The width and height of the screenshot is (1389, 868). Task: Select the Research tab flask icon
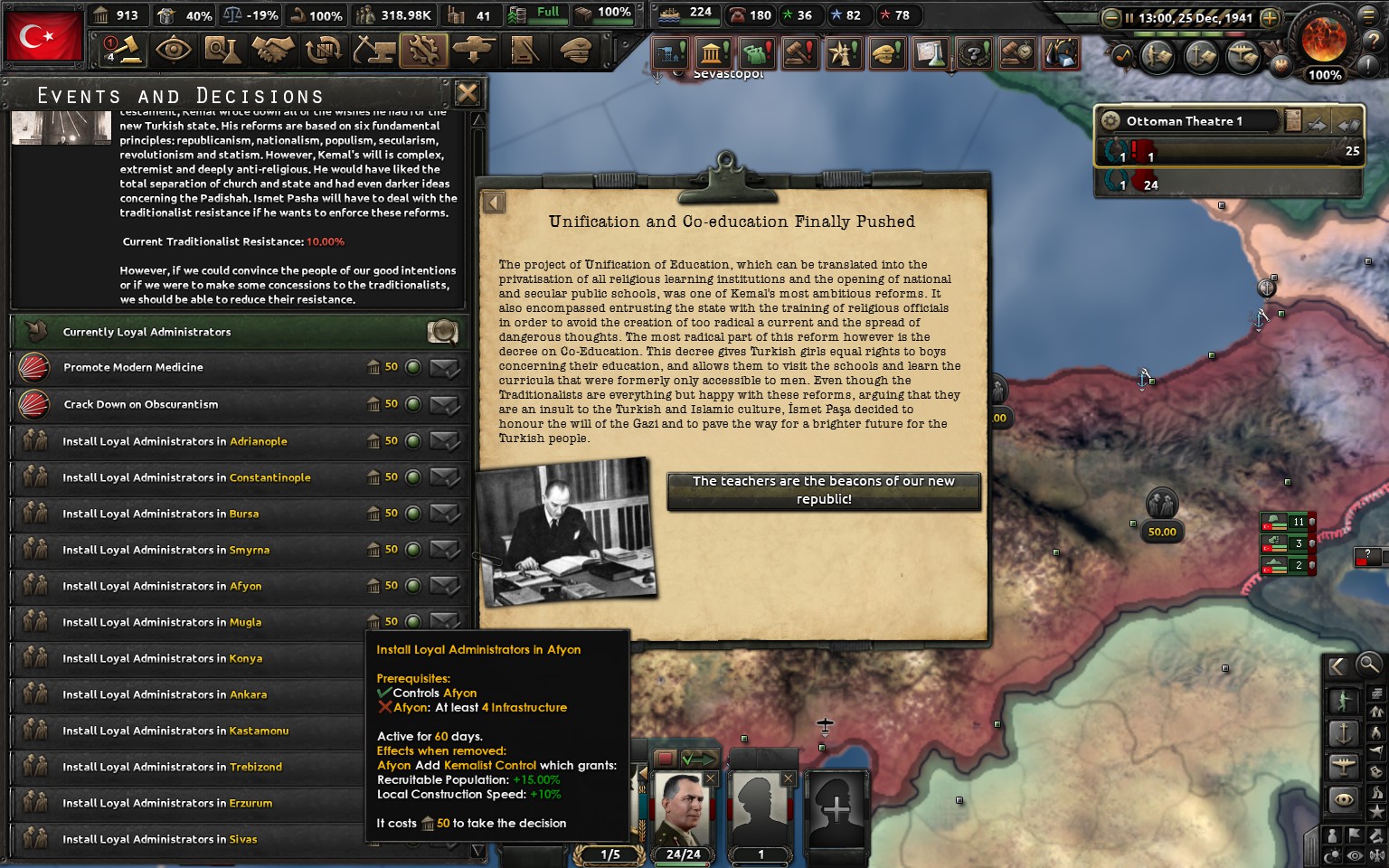tap(223, 52)
